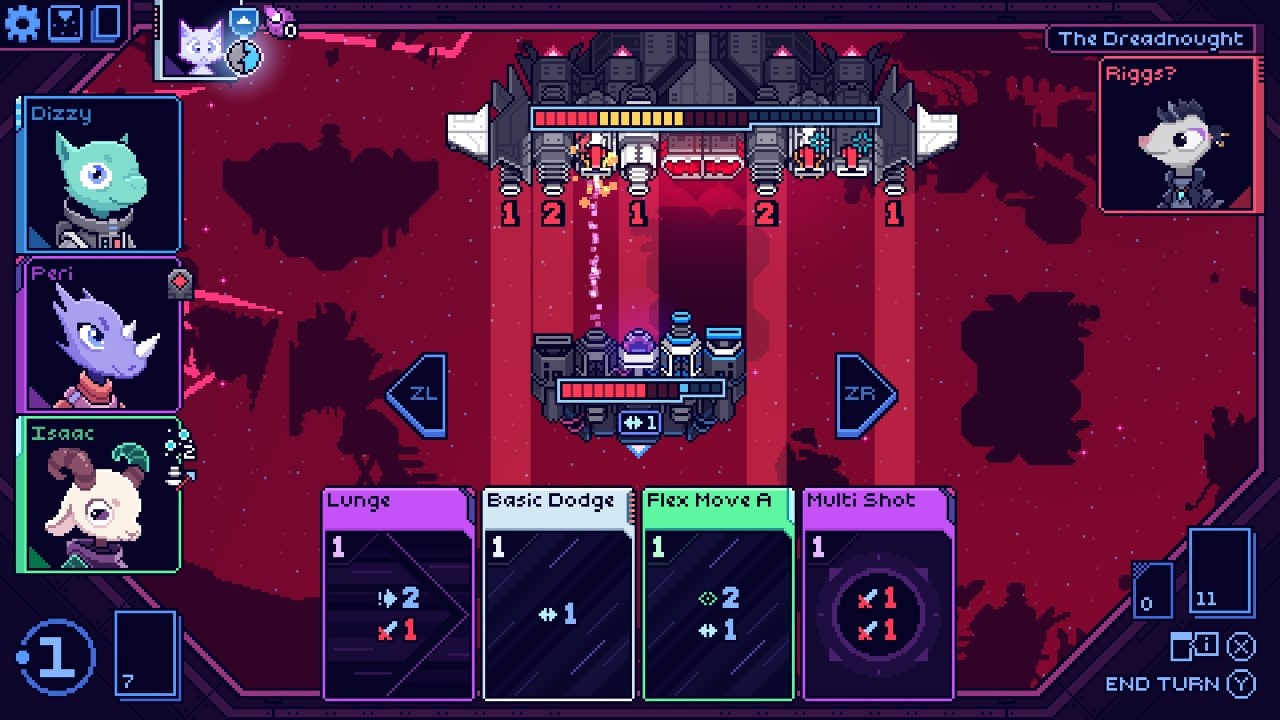The width and height of the screenshot is (1280, 720).
Task: Click the ZL arrow to move the ship left
Action: [424, 392]
